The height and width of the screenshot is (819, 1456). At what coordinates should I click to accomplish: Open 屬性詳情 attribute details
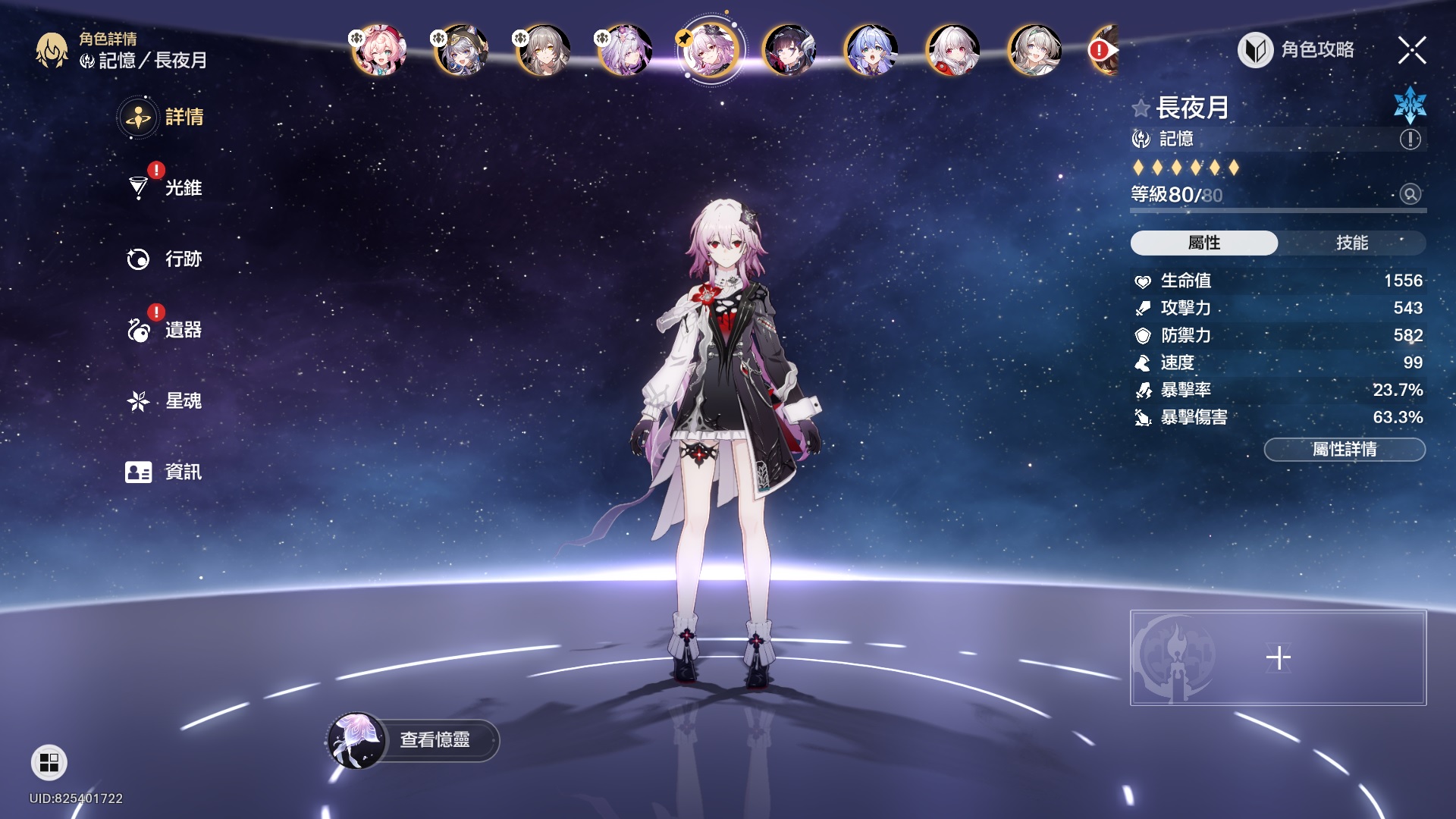[1344, 450]
